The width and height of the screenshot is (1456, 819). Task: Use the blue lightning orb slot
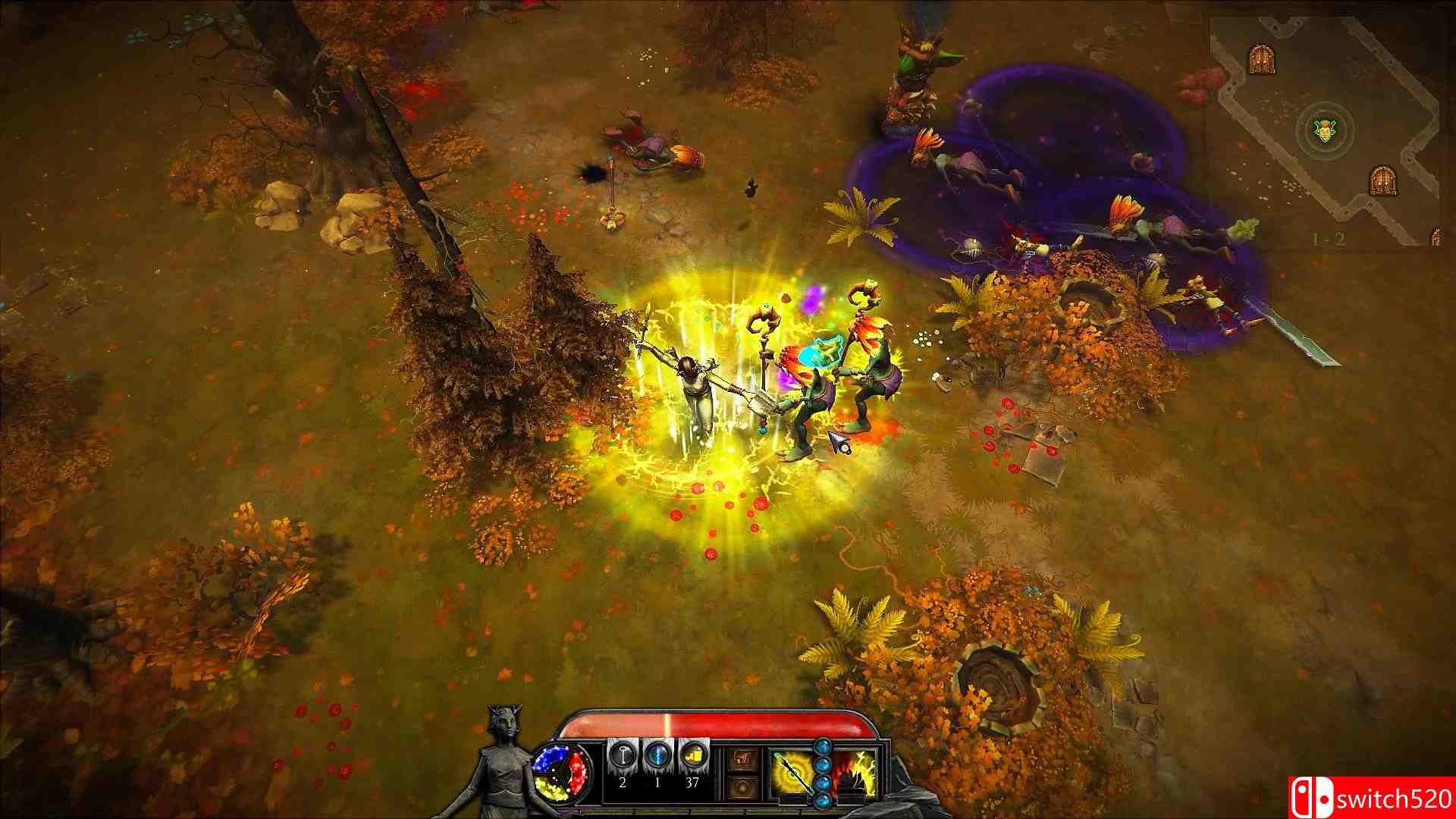(x=657, y=756)
